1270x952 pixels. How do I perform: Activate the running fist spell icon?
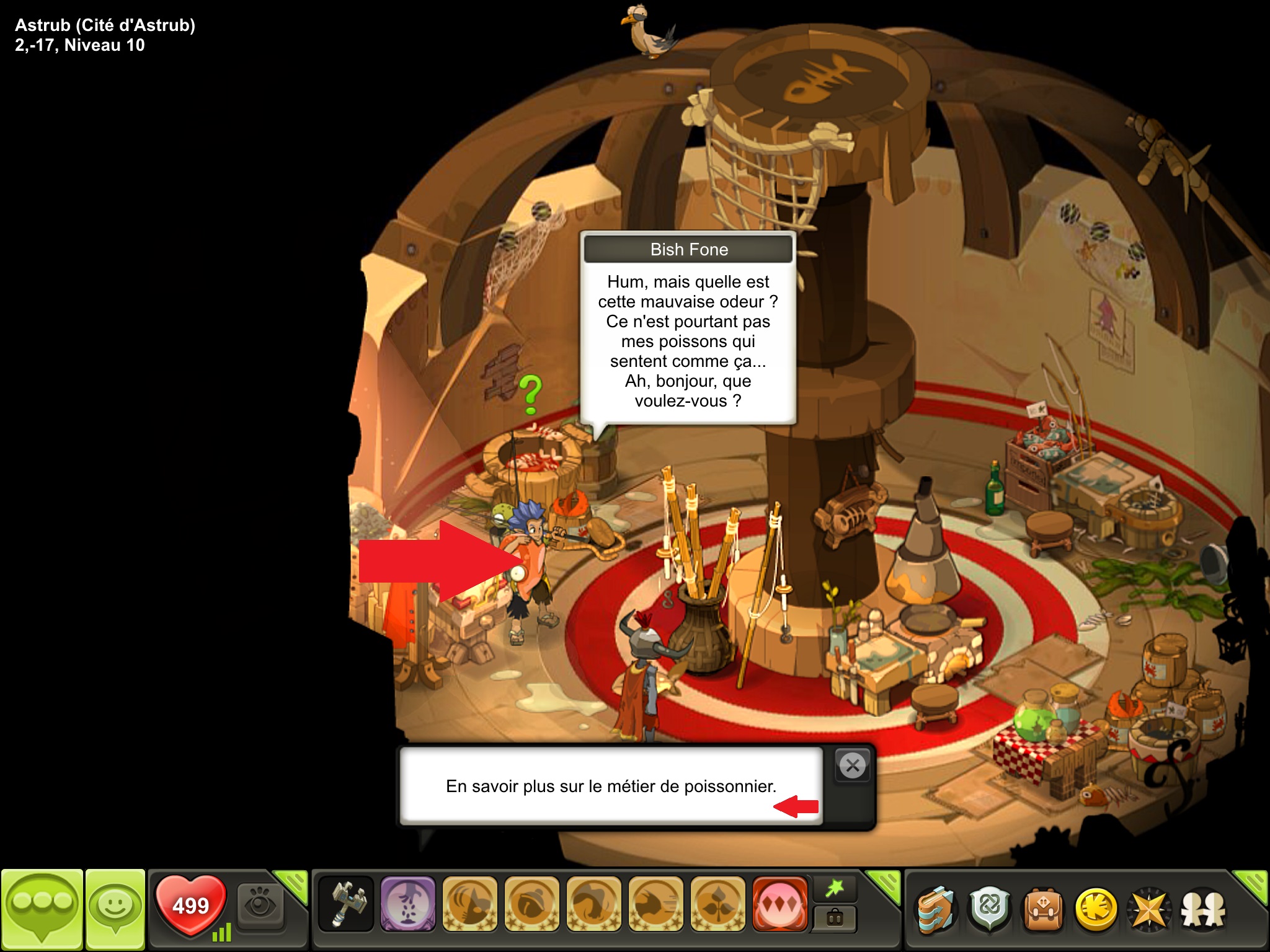(655, 904)
